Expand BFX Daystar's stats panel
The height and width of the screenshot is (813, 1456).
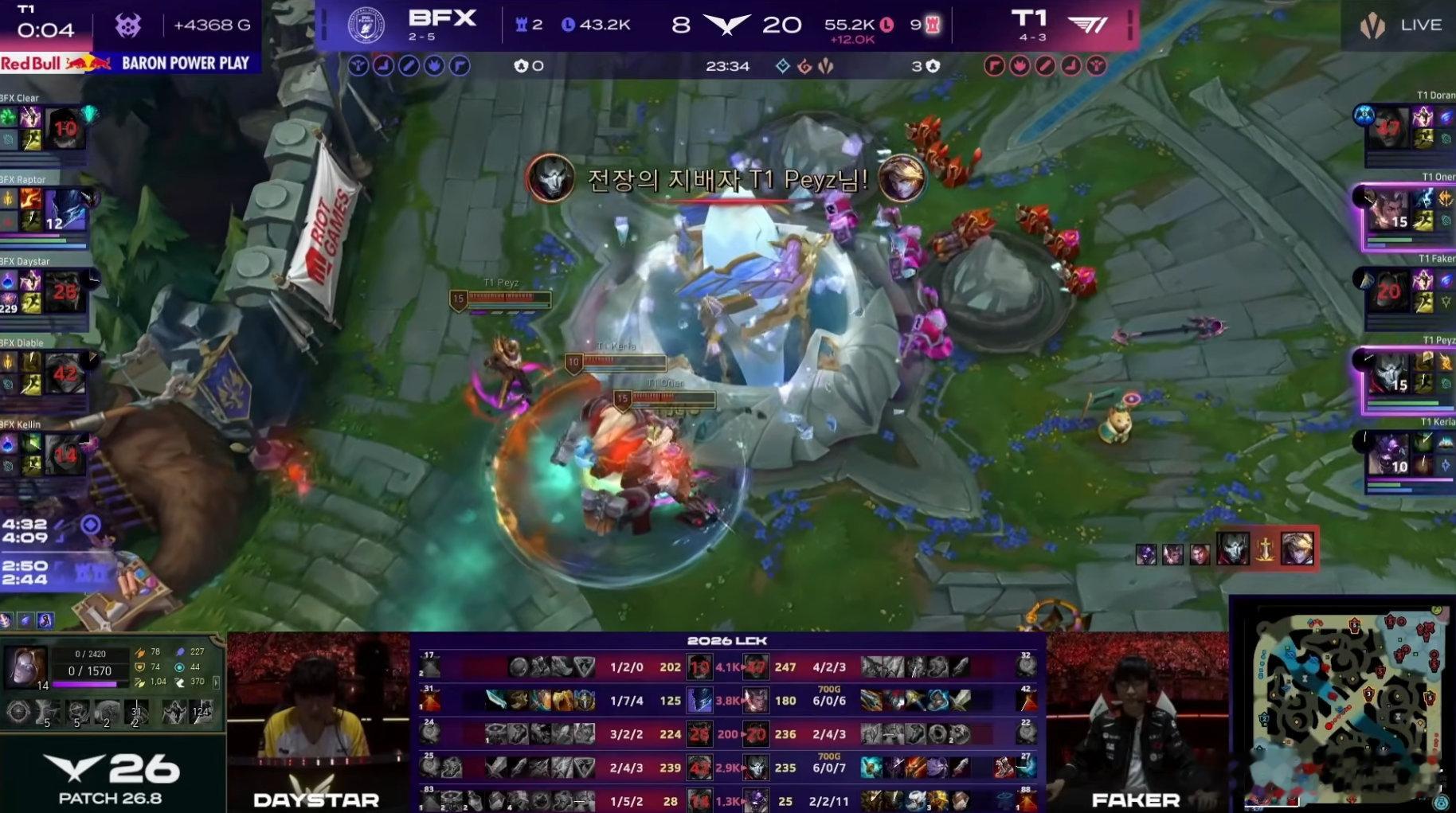44,291
